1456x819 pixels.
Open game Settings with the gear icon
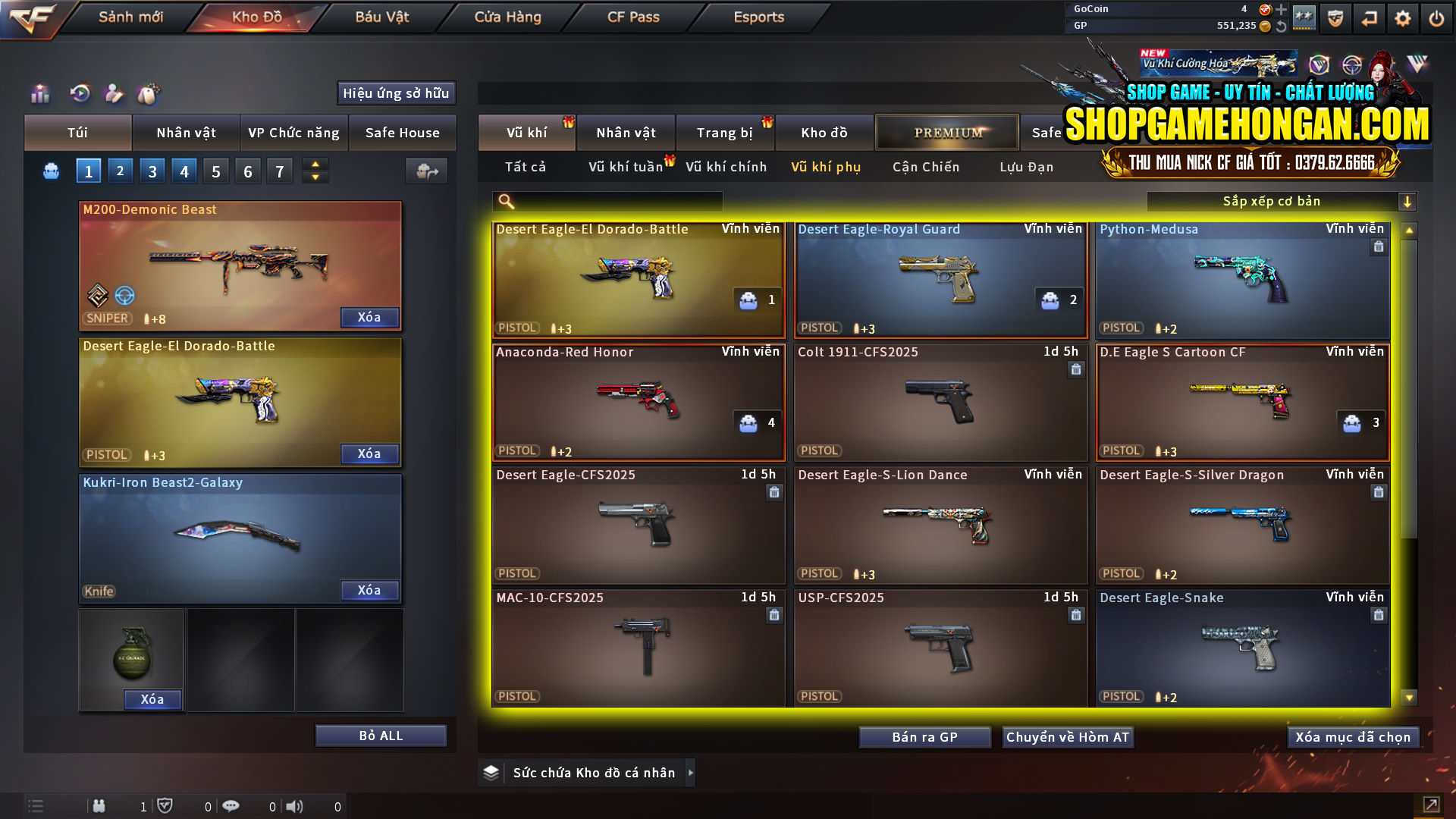point(1402,17)
